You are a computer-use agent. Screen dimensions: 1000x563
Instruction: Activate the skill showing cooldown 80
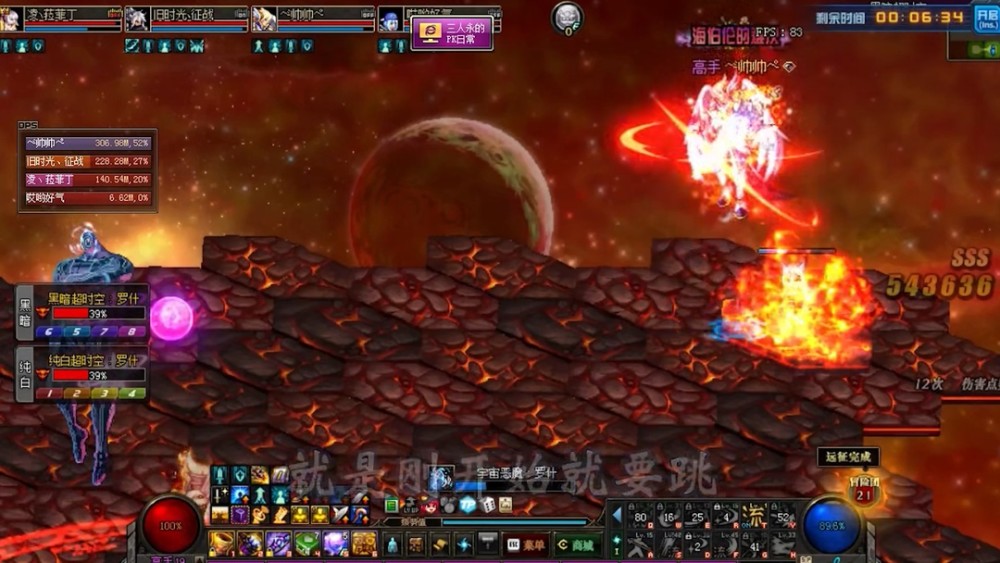point(640,516)
